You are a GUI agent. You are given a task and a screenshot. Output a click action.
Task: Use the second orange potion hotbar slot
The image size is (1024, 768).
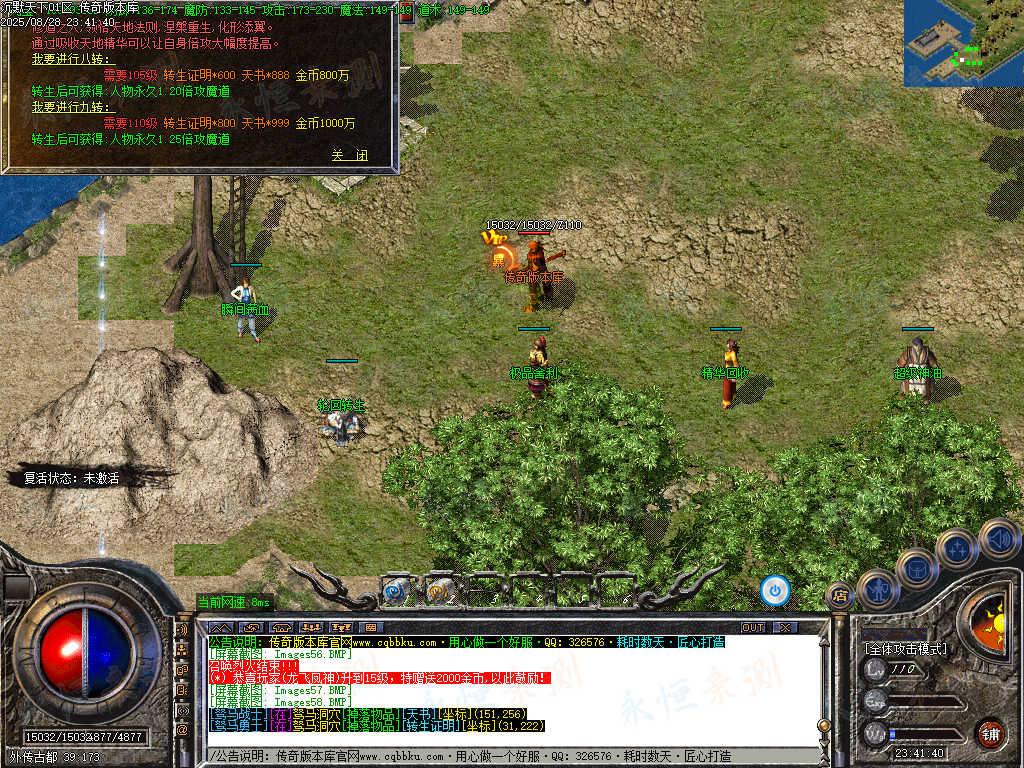tap(439, 590)
